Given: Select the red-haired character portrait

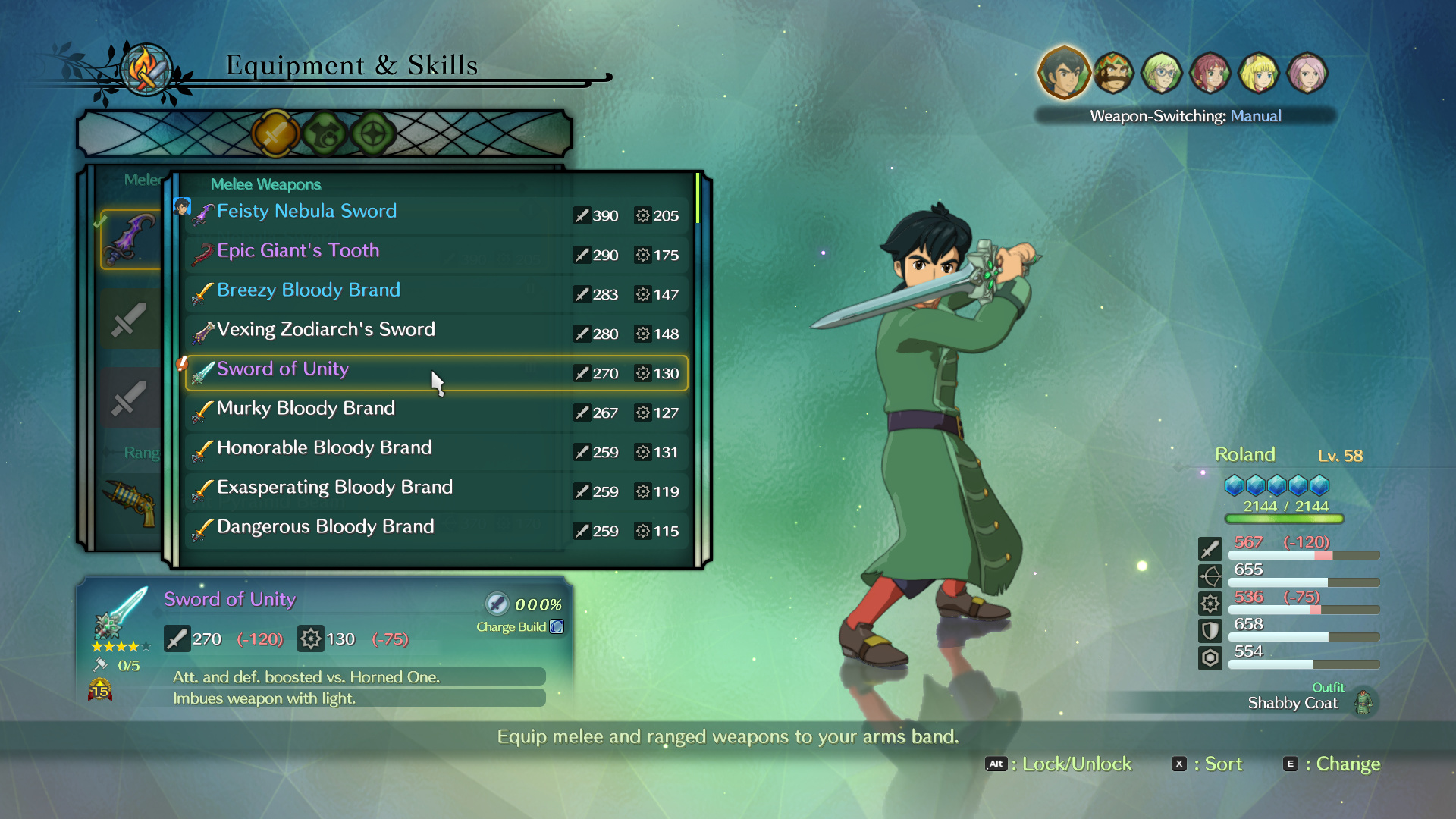Looking at the screenshot, I should 1210,73.
